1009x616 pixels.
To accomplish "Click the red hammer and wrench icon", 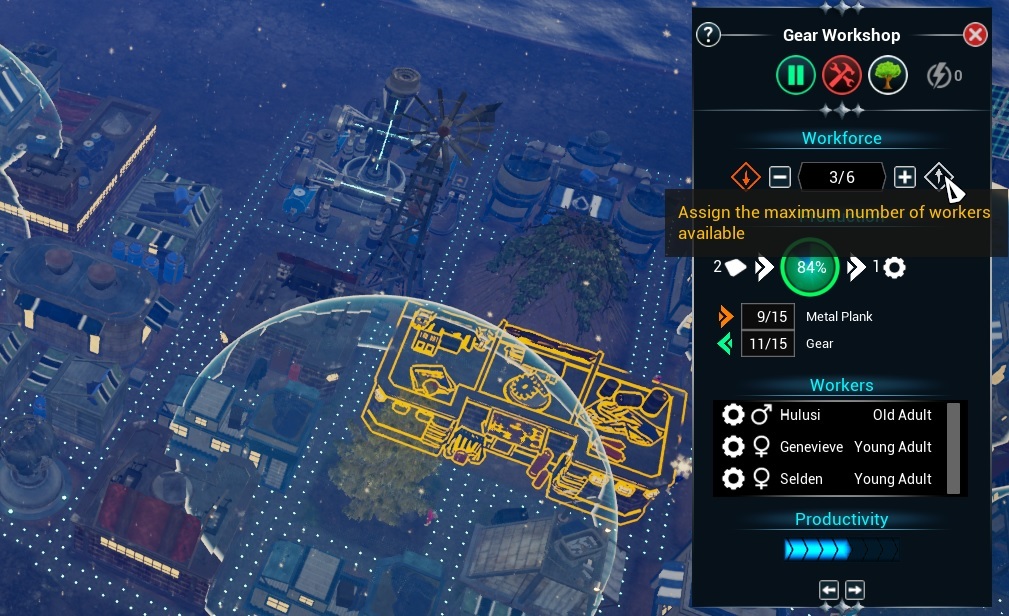I will click(x=842, y=75).
